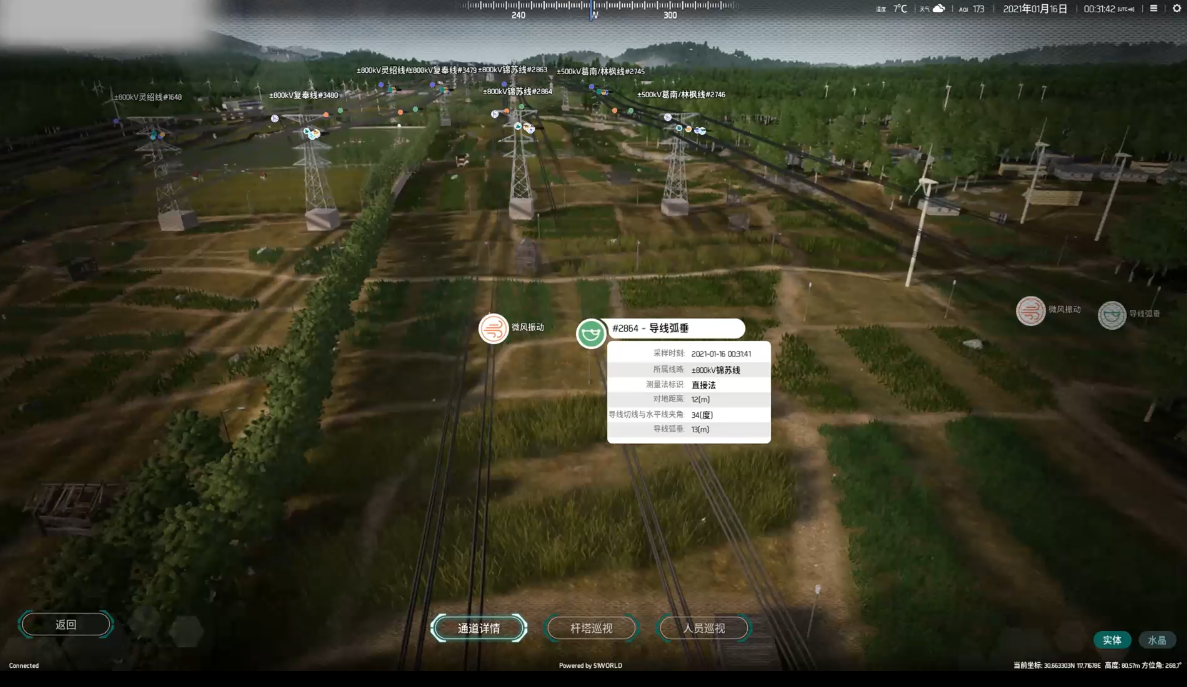Screen dimensions: 1187x687
Task: Click the green #2864 导线弧垂 sensor icon
Action: tap(591, 333)
